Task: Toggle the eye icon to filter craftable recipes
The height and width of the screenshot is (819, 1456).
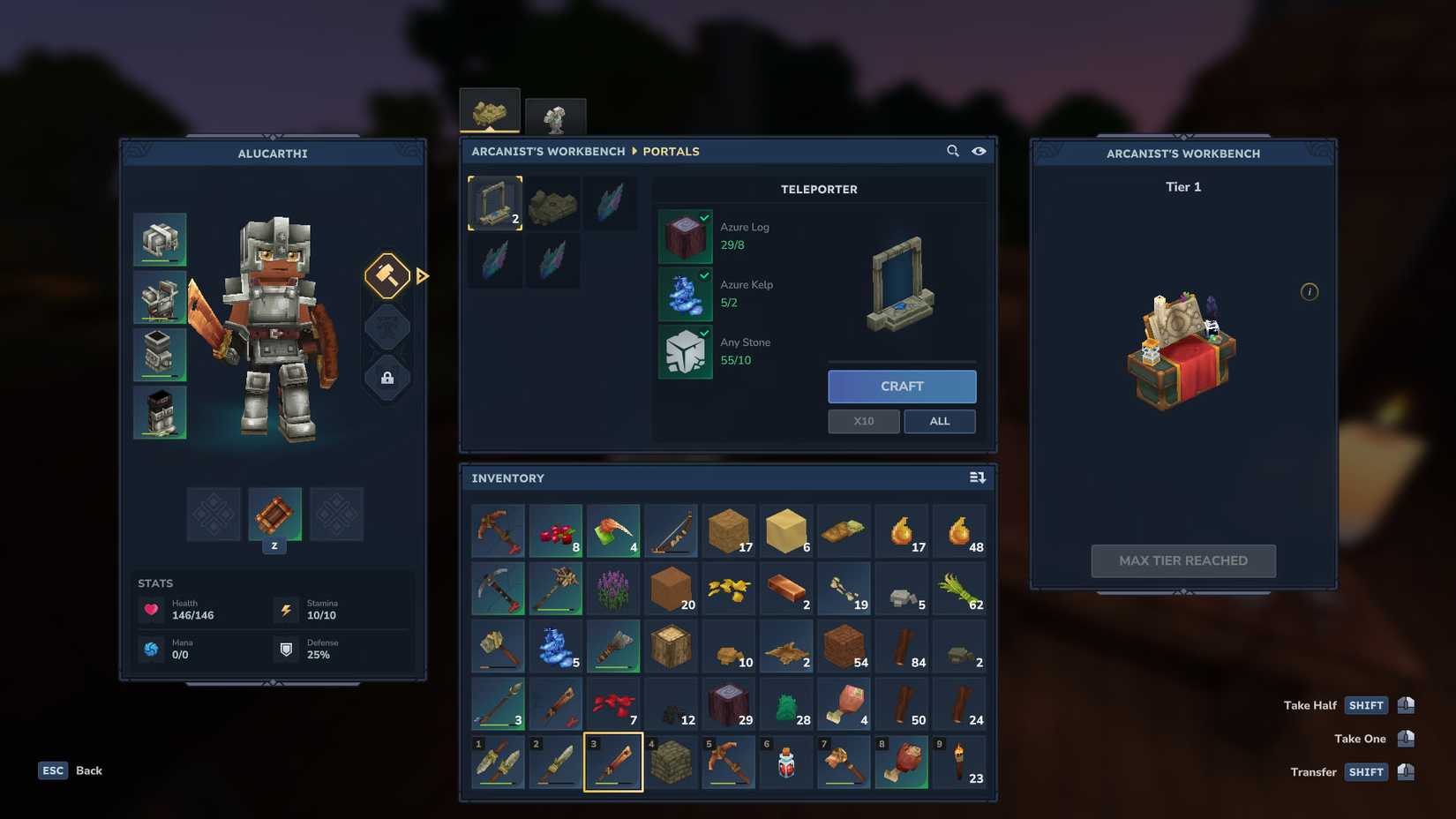Action: pos(979,151)
